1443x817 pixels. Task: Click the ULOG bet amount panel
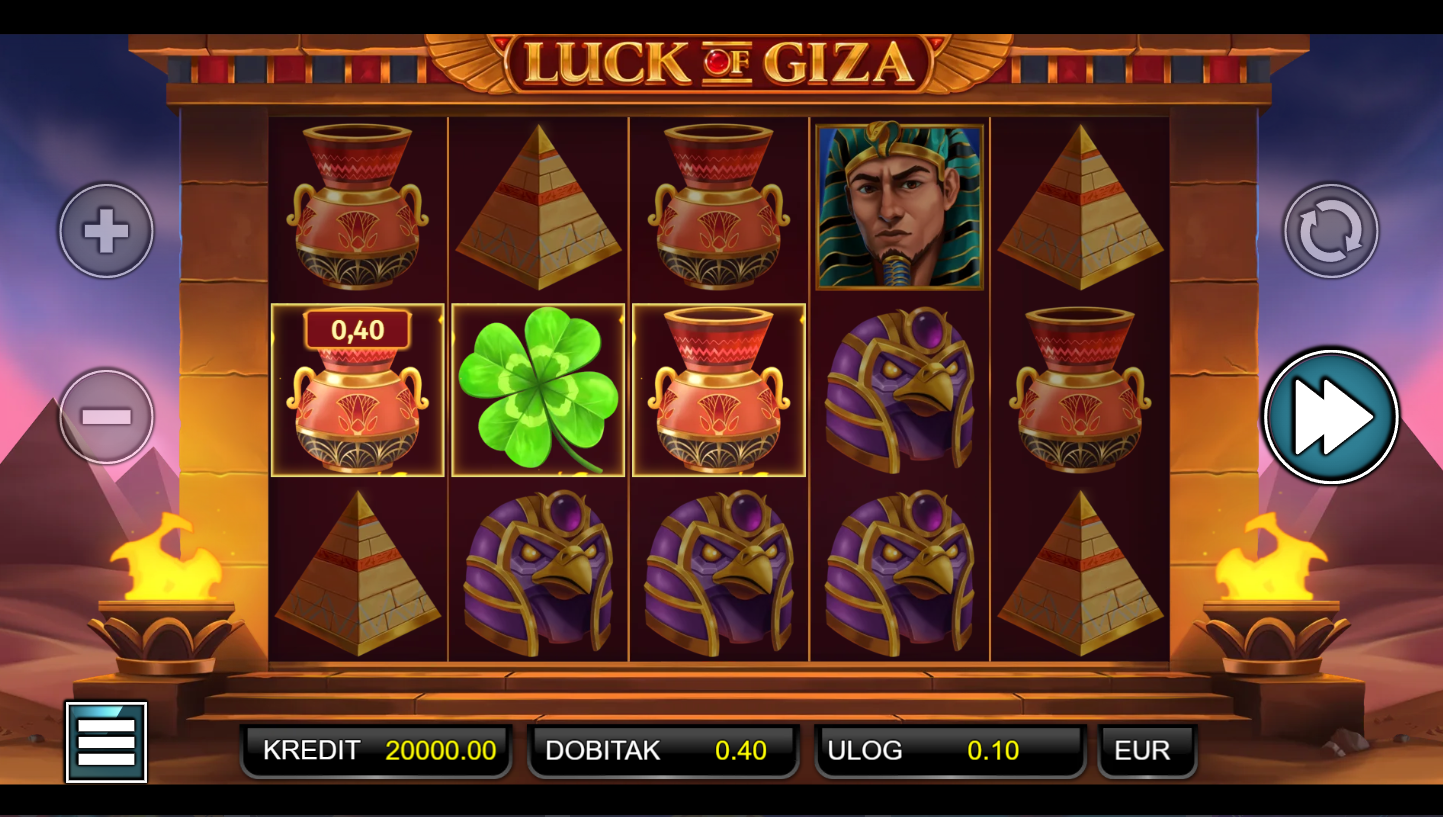(x=950, y=751)
